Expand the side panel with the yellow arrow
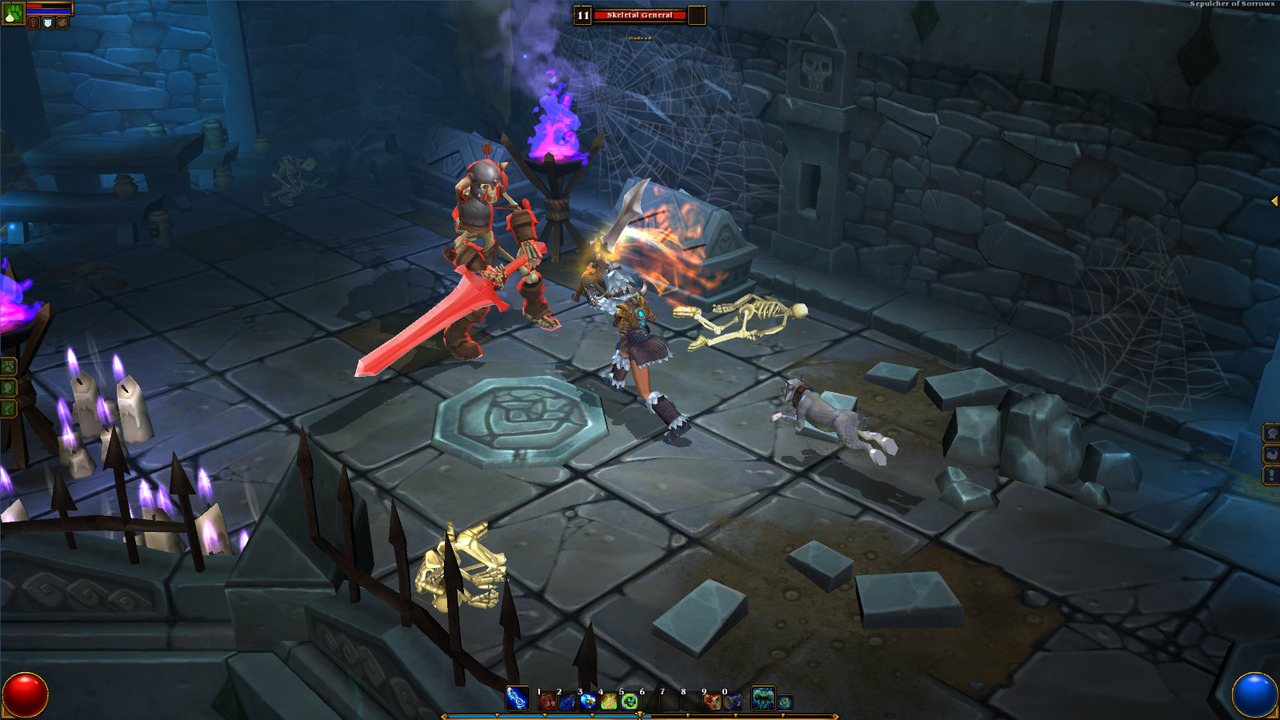This screenshot has height=720, width=1280. pos(1274,202)
